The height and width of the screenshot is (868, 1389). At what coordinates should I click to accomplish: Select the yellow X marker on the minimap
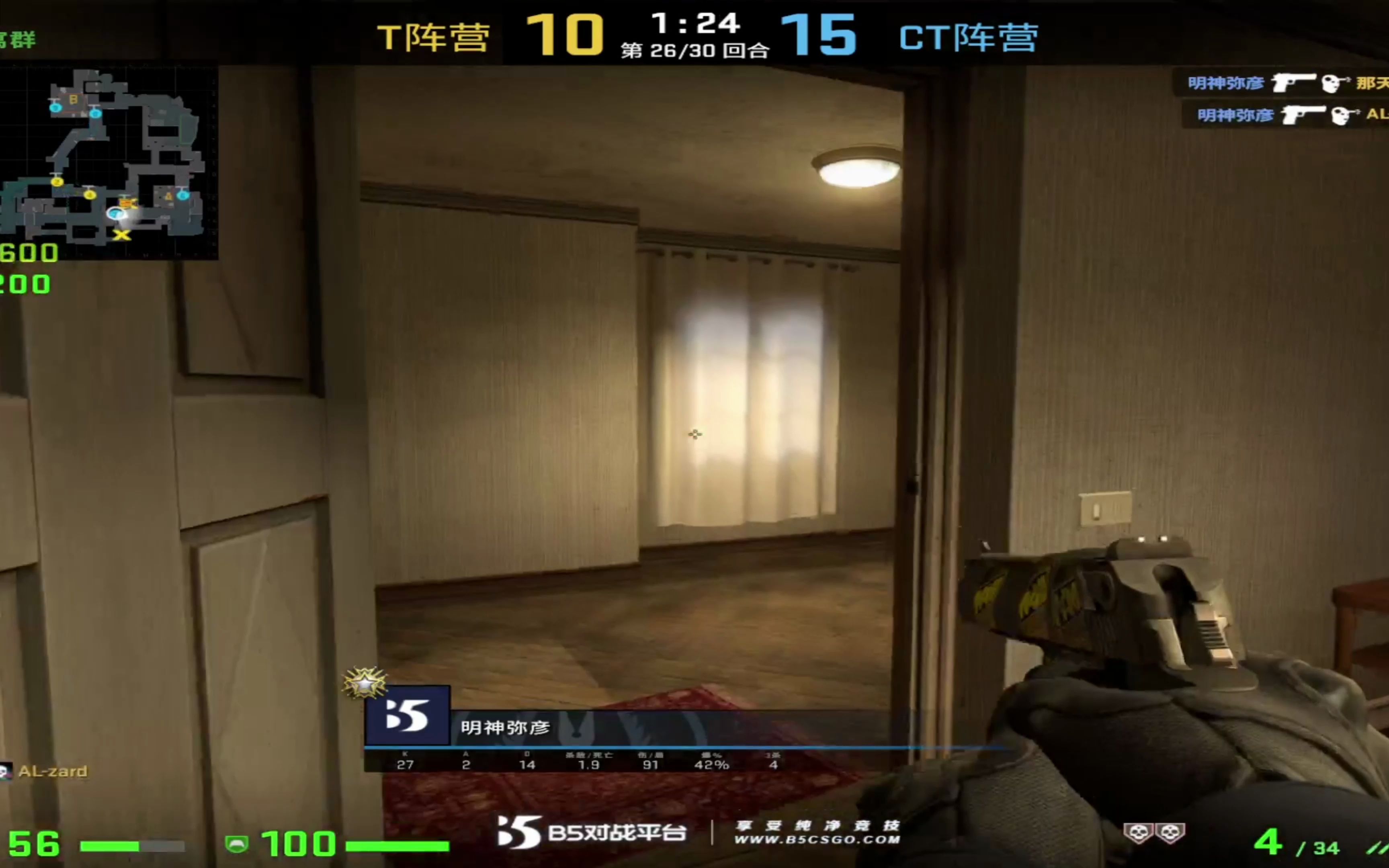122,234
